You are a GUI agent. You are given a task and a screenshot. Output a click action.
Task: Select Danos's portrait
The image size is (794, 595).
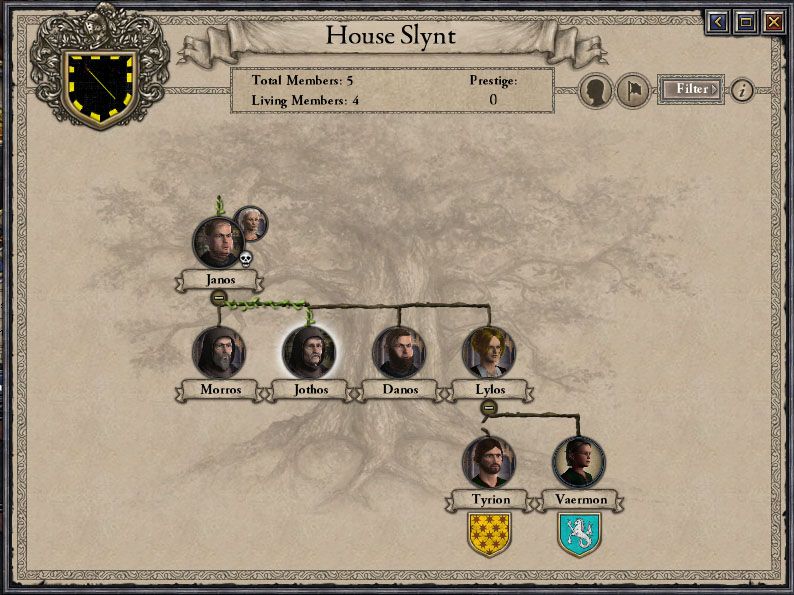coord(398,352)
